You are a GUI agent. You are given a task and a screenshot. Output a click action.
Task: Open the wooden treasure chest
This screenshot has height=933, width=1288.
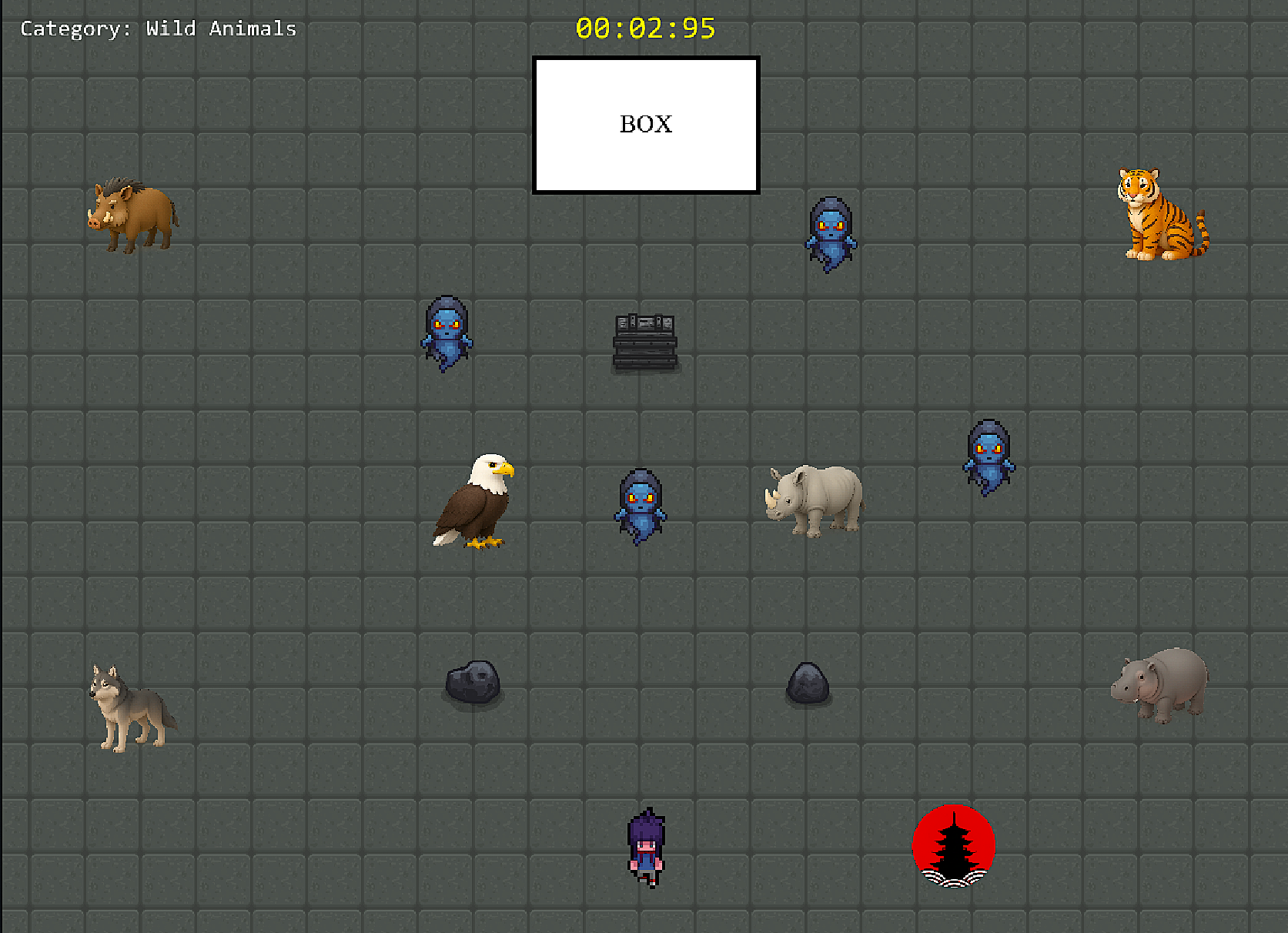644,341
